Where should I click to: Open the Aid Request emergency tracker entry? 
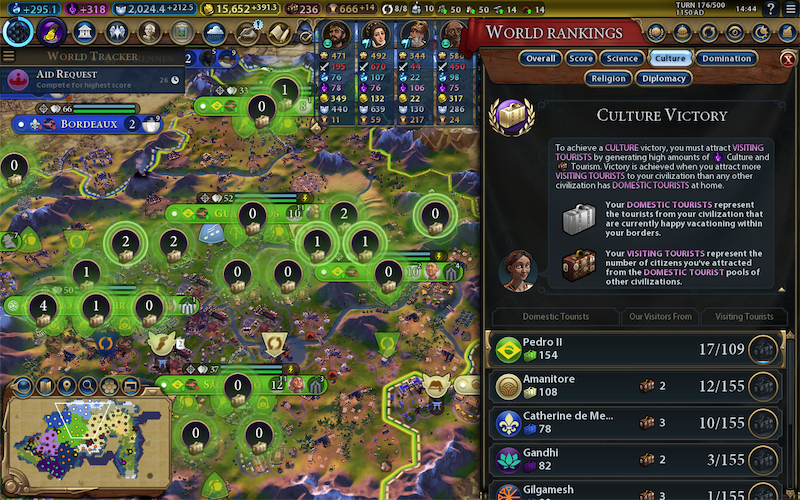click(92, 79)
